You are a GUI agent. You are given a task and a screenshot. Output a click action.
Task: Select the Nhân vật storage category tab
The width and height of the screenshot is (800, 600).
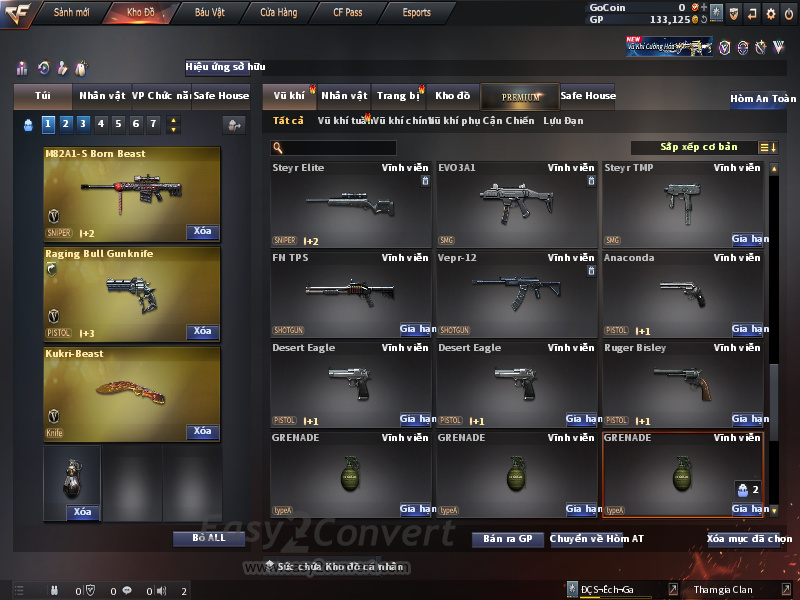point(344,96)
